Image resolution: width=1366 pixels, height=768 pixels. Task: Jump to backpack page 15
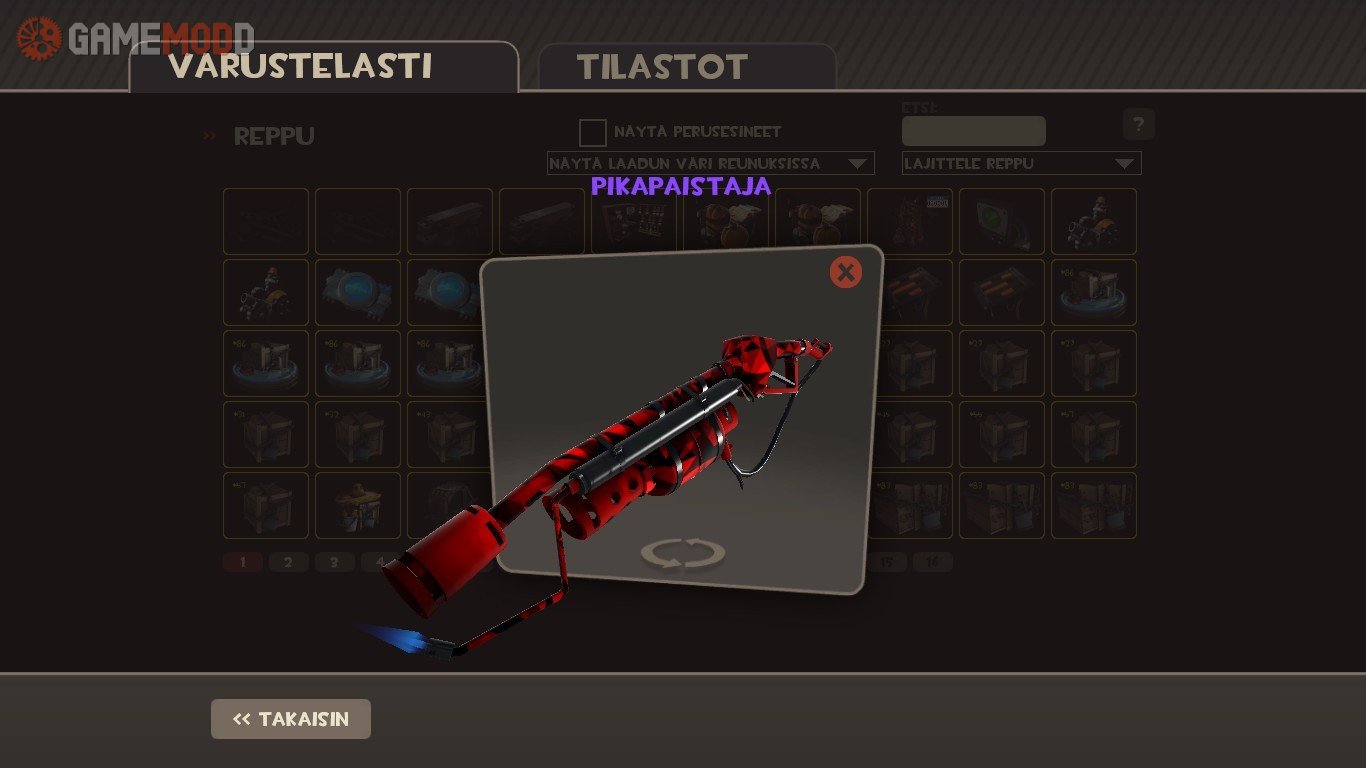coord(886,562)
